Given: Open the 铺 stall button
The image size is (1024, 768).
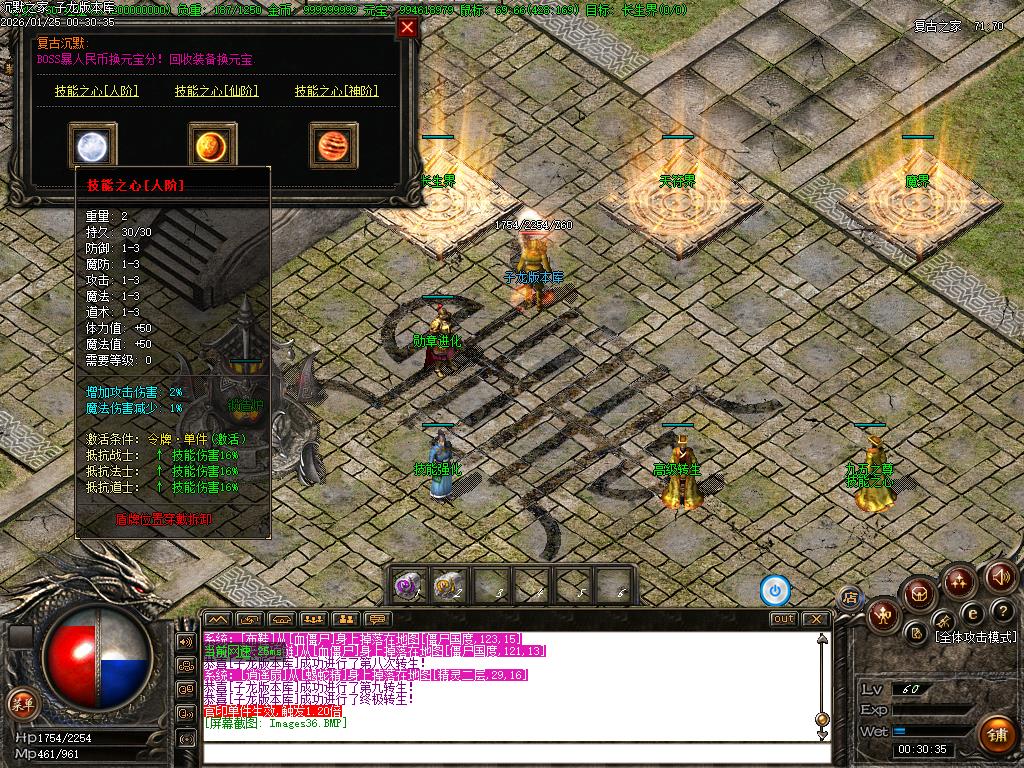Looking at the screenshot, I should click(995, 735).
